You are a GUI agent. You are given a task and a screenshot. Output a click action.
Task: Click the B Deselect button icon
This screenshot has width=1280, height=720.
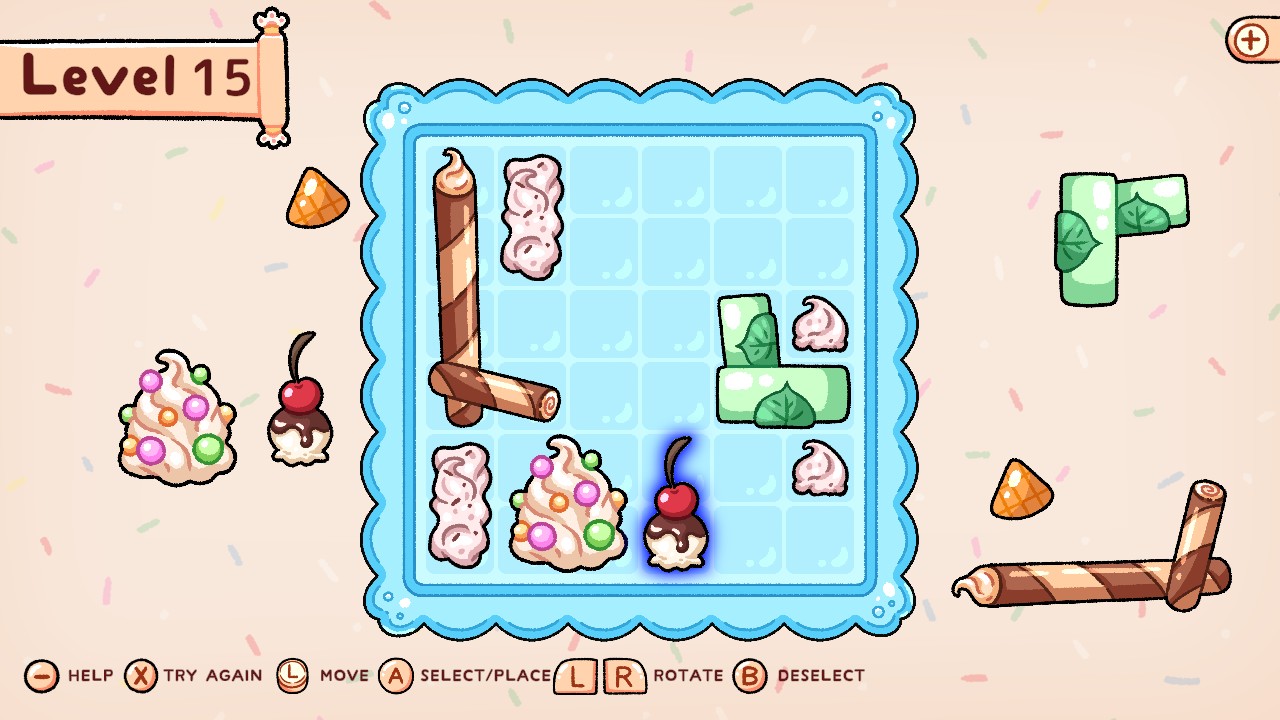coord(748,675)
